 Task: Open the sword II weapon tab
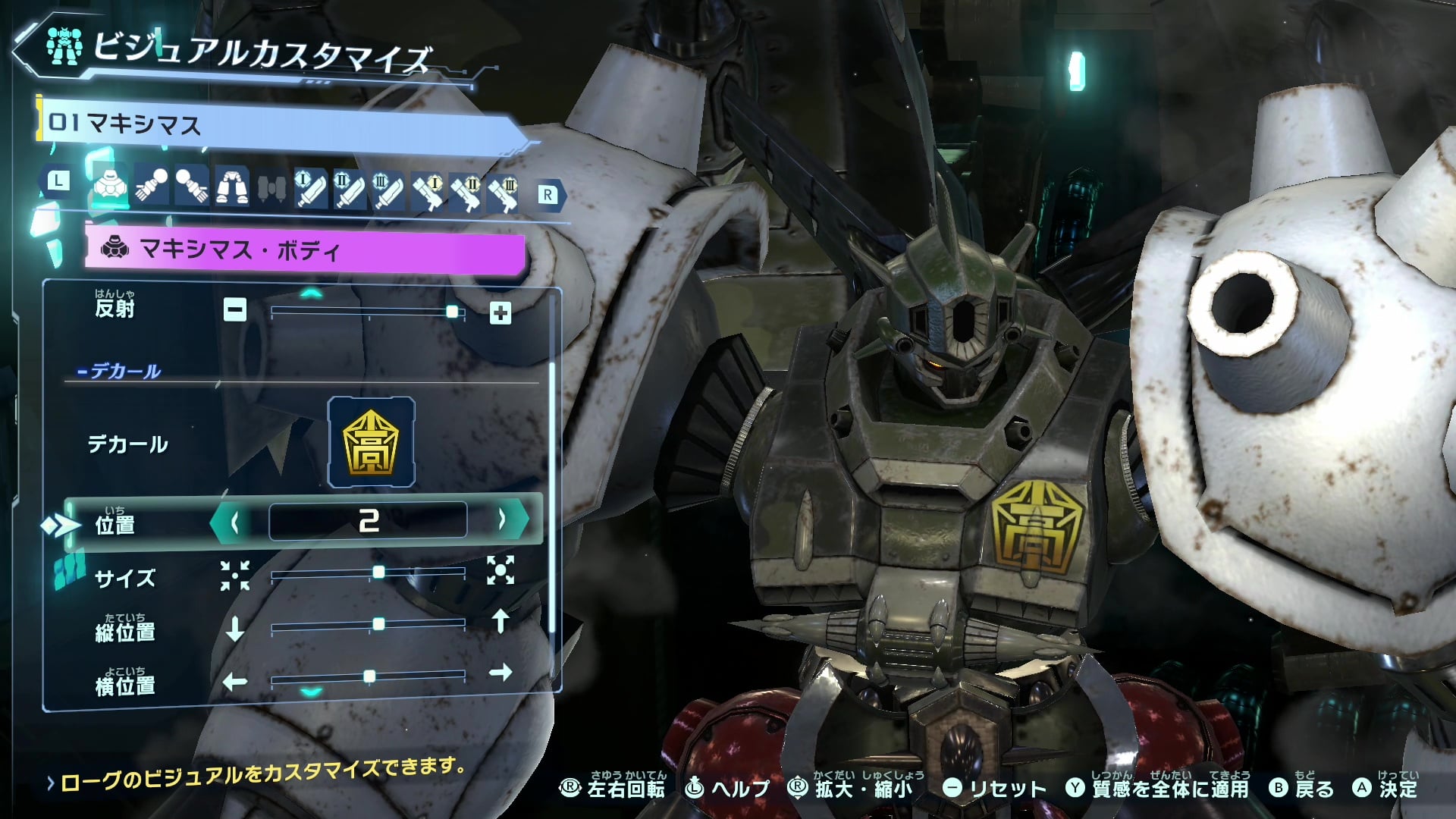point(350,190)
